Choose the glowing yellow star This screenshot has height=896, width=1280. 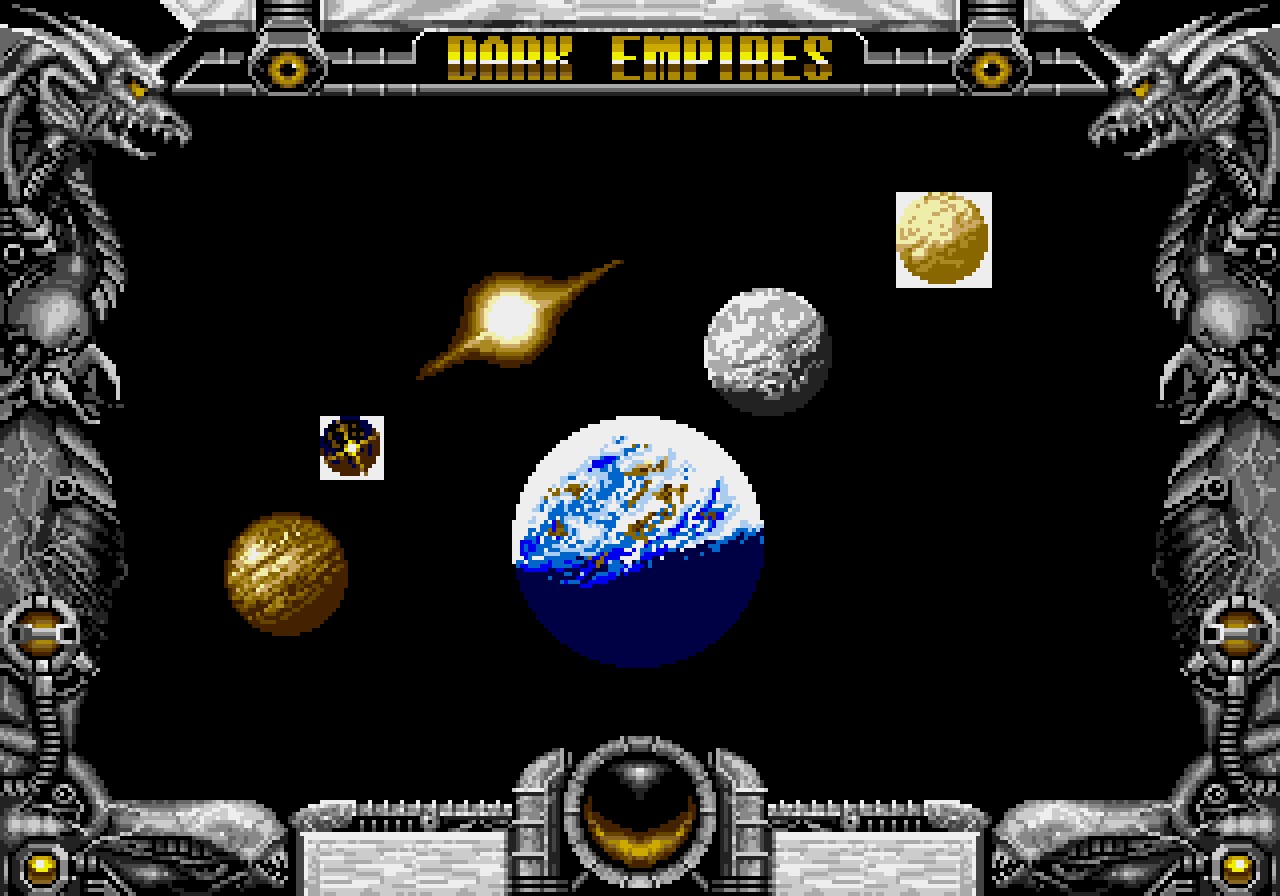click(510, 317)
